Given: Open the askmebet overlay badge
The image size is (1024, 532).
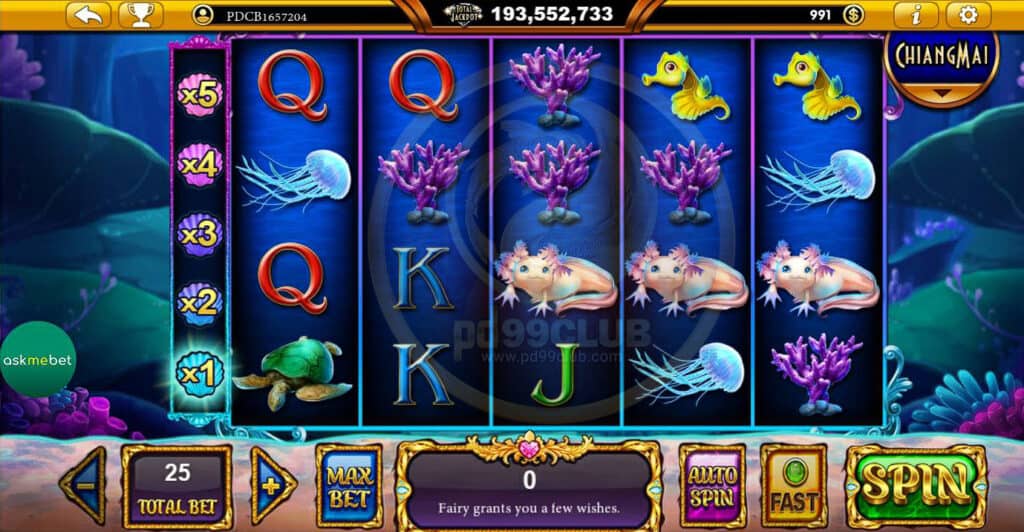Looking at the screenshot, I should (37, 360).
